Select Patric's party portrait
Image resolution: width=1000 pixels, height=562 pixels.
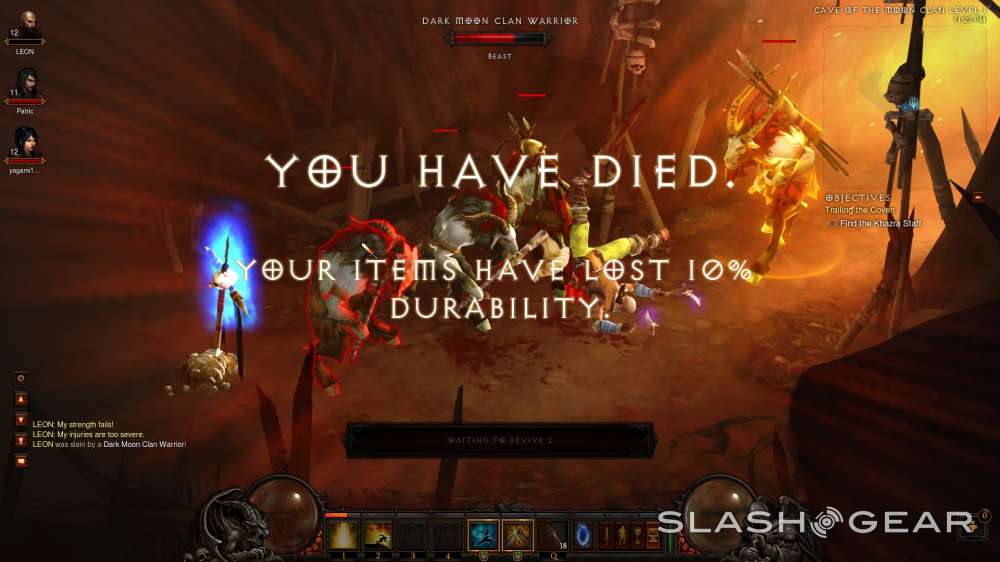coord(25,83)
